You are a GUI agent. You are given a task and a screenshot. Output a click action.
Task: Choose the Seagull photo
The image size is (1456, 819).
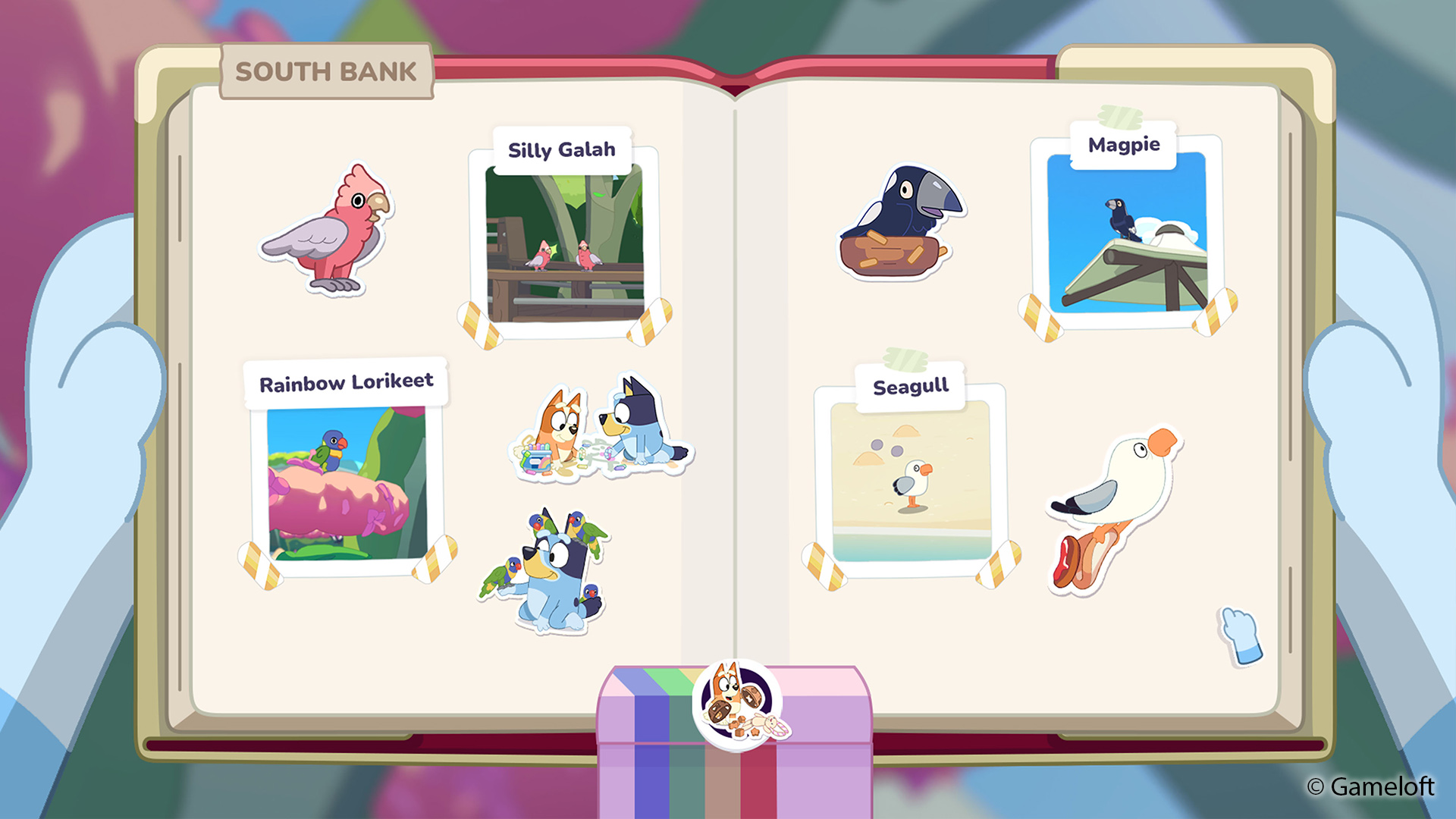pos(910,481)
